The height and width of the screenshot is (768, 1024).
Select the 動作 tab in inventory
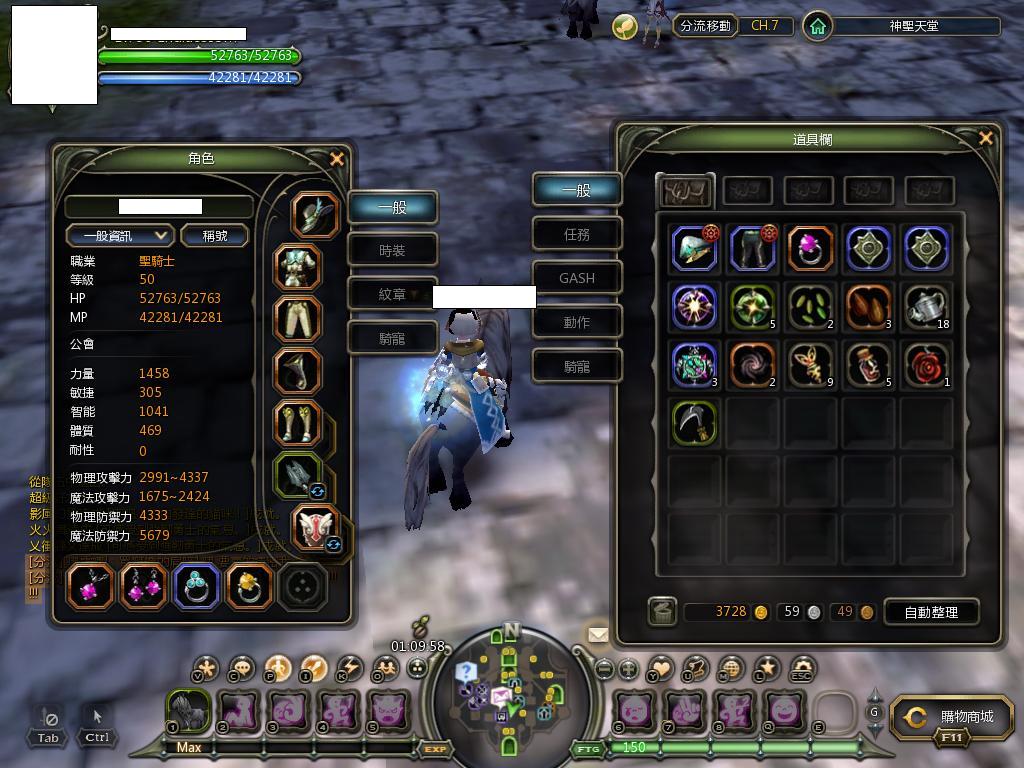tap(577, 322)
